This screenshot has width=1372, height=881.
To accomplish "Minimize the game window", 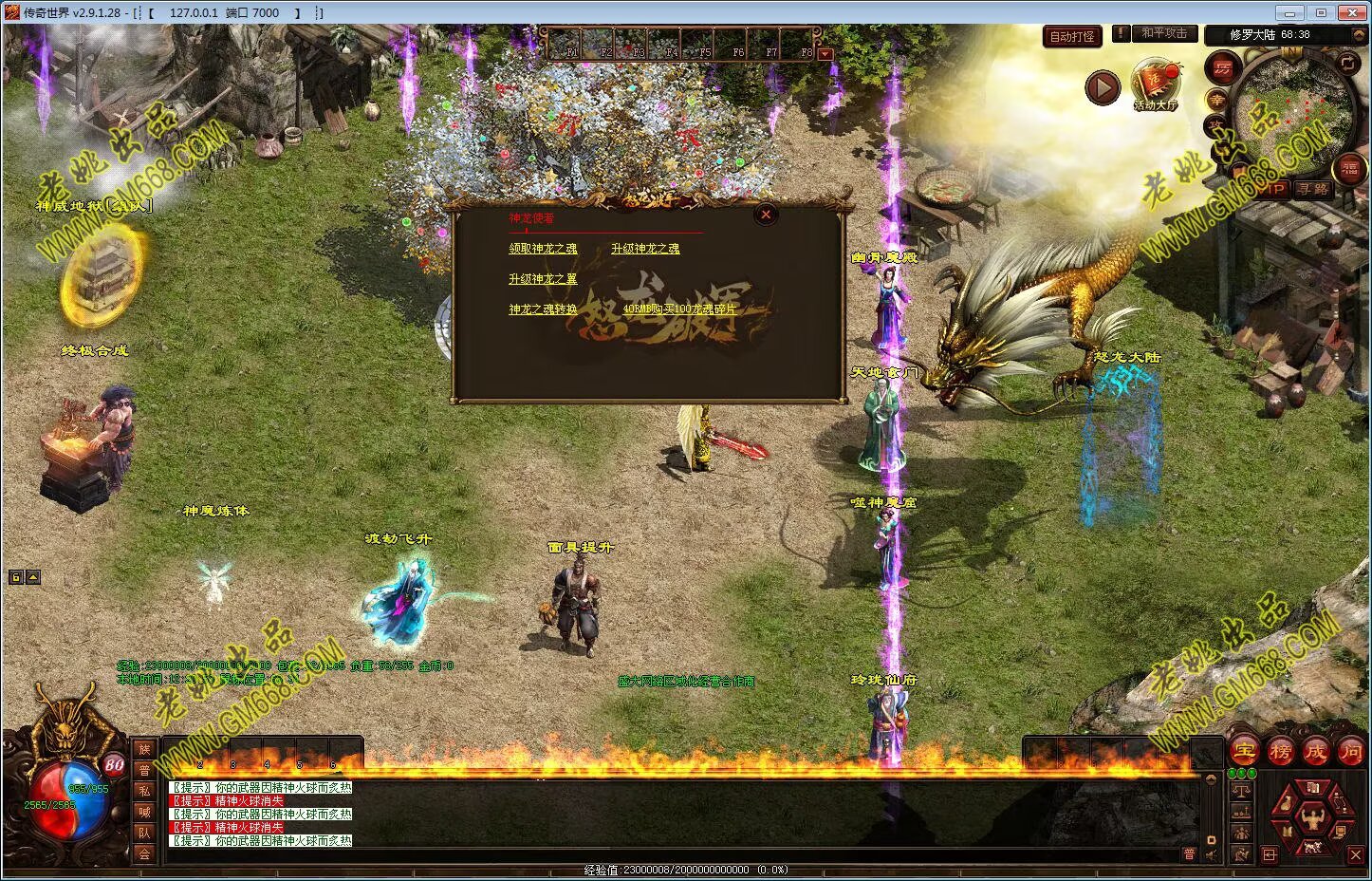I will (1286, 13).
